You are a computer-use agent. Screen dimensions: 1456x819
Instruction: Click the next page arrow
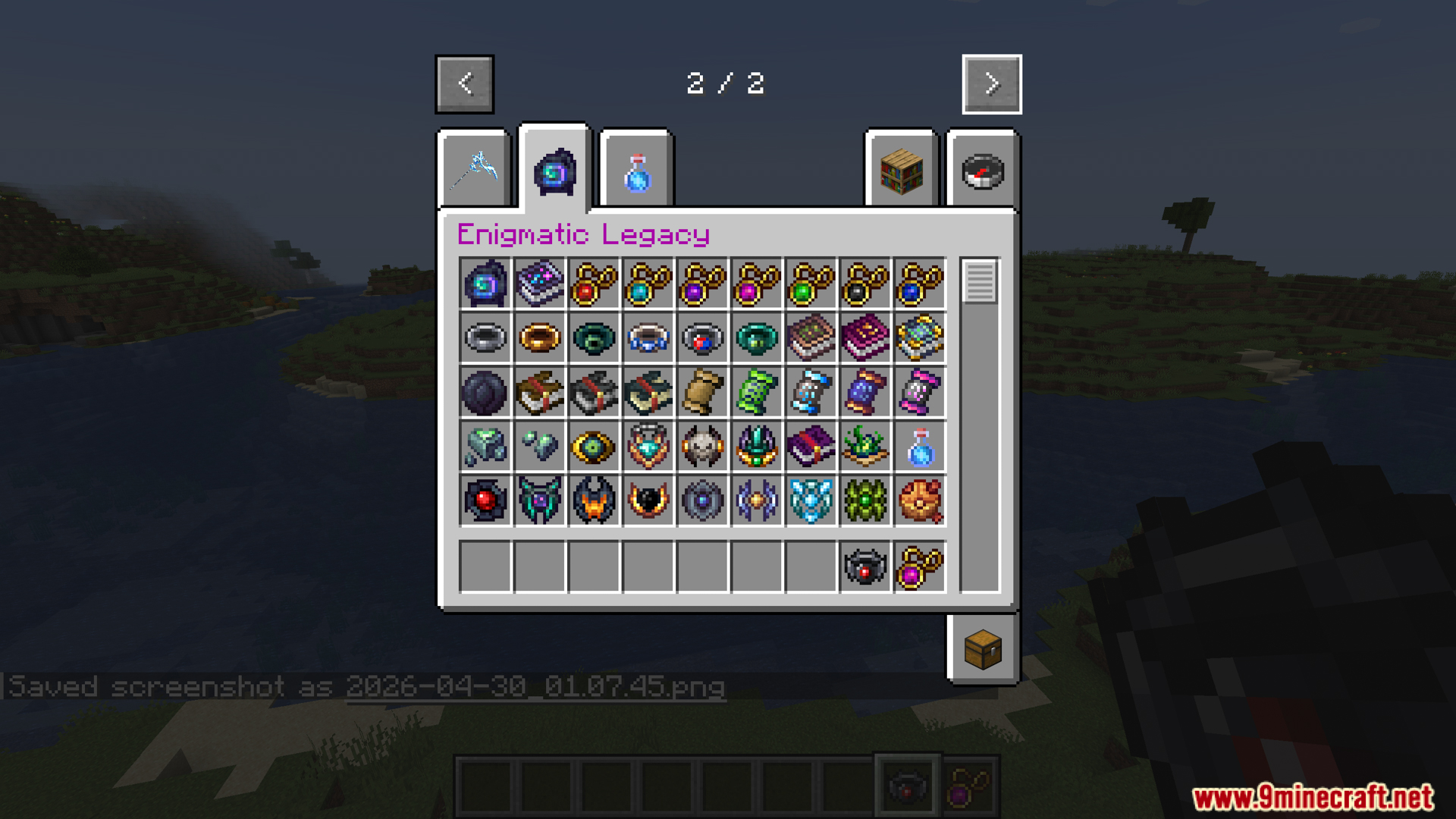coord(991,84)
